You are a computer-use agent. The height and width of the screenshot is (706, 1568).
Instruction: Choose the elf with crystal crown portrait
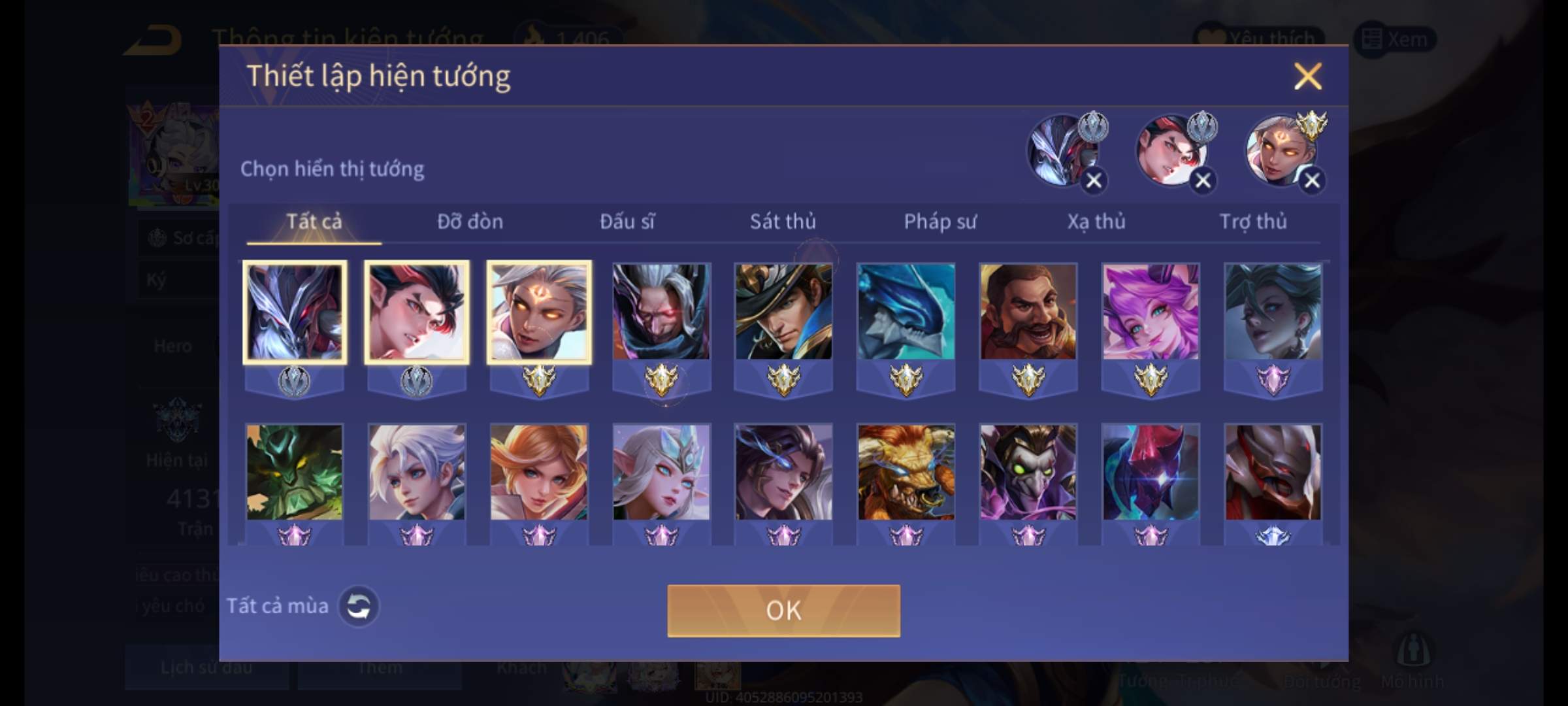pyautogui.click(x=661, y=472)
